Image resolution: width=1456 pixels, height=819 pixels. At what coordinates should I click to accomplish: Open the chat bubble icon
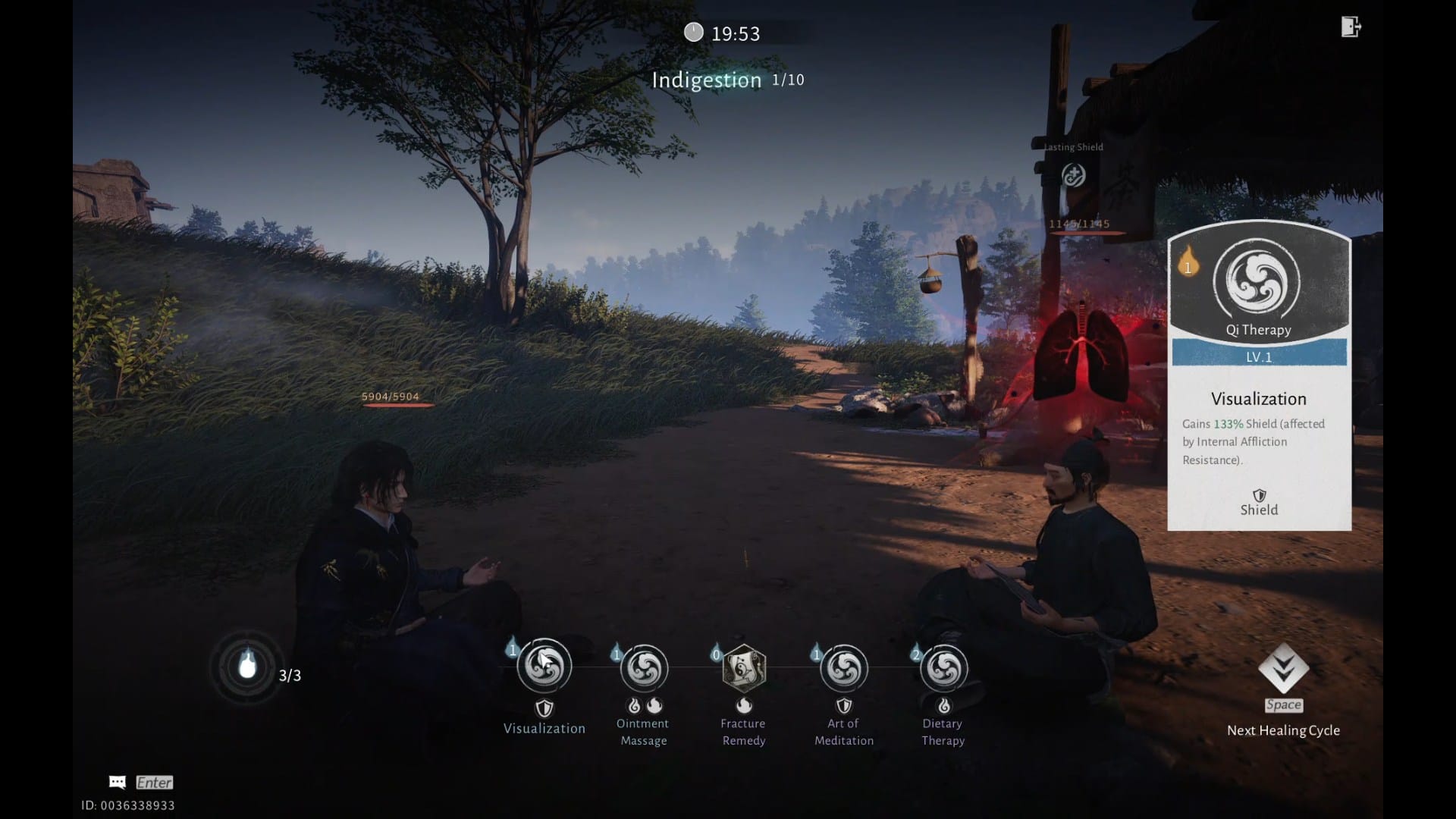coord(118,783)
